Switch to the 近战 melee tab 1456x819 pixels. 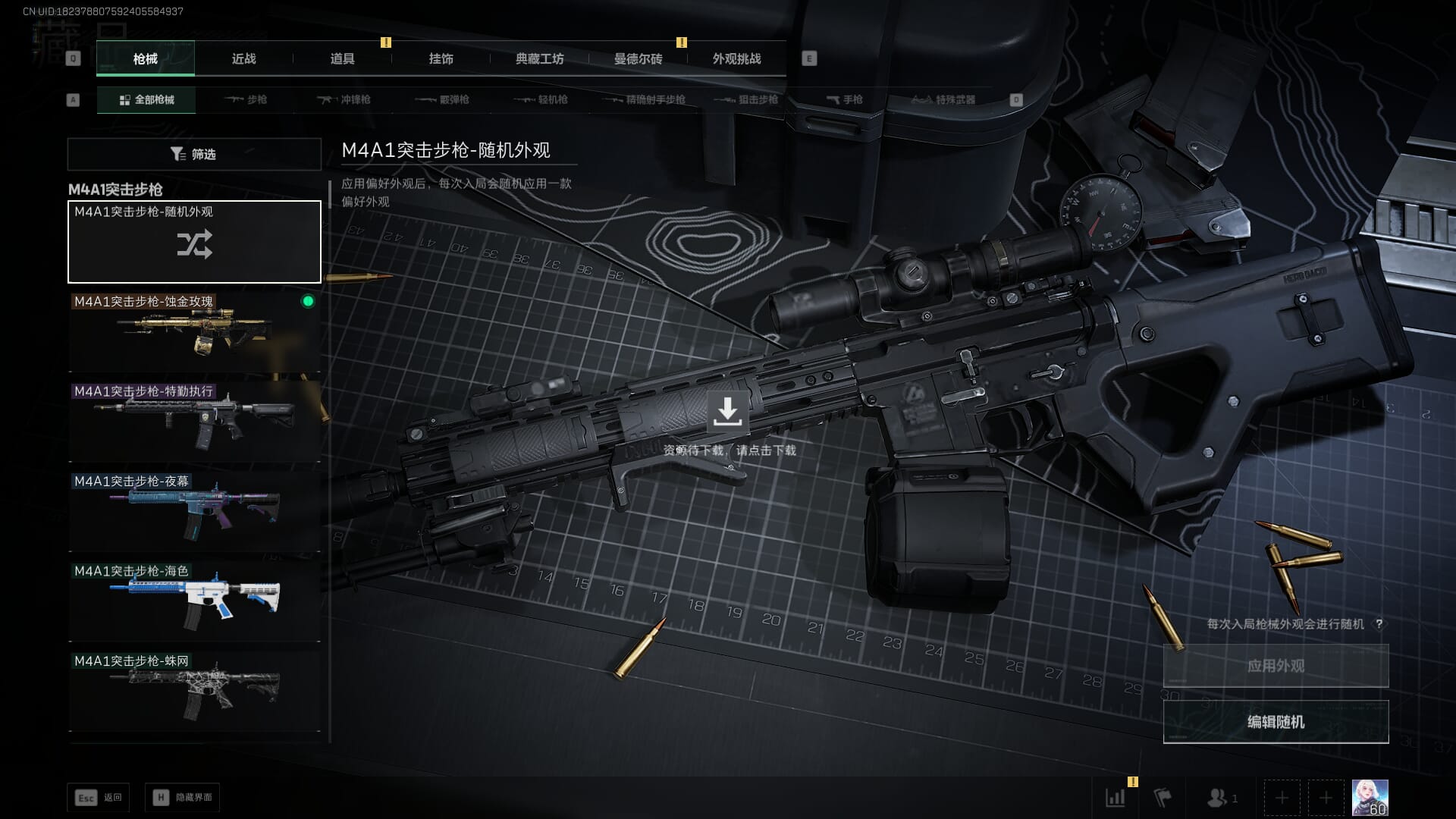coord(243,59)
